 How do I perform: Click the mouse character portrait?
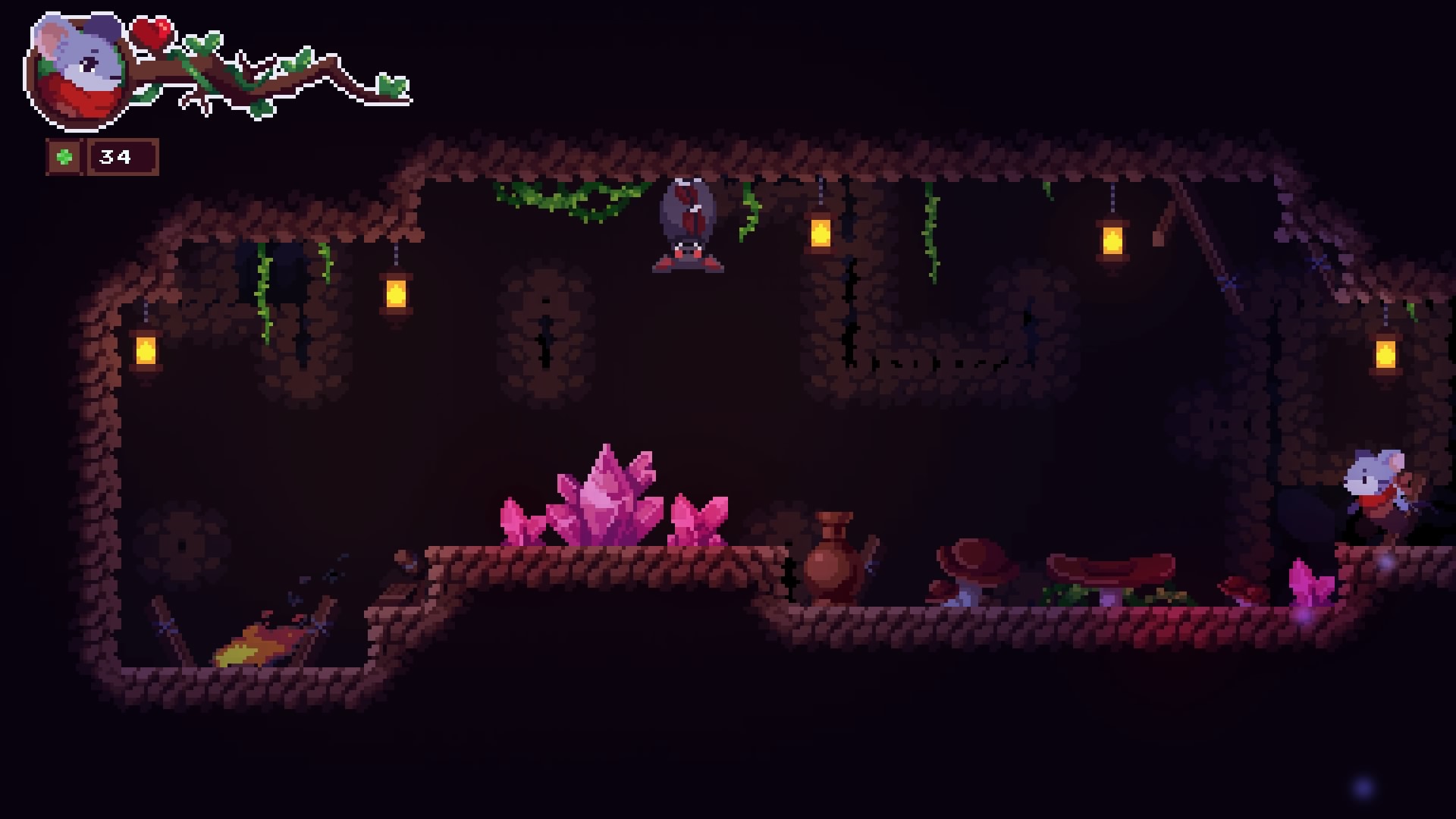(78, 71)
